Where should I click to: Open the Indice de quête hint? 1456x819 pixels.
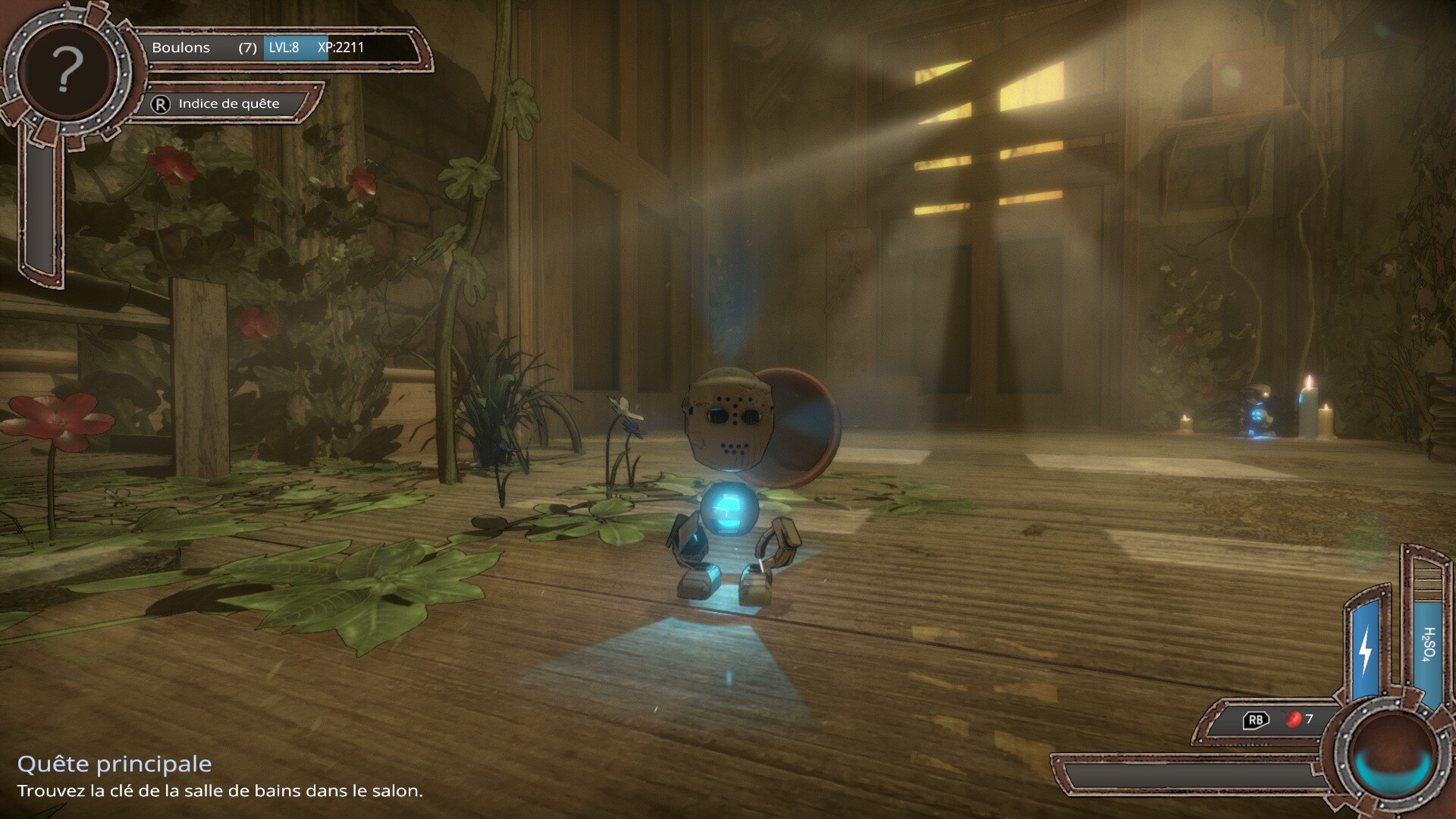[227, 104]
